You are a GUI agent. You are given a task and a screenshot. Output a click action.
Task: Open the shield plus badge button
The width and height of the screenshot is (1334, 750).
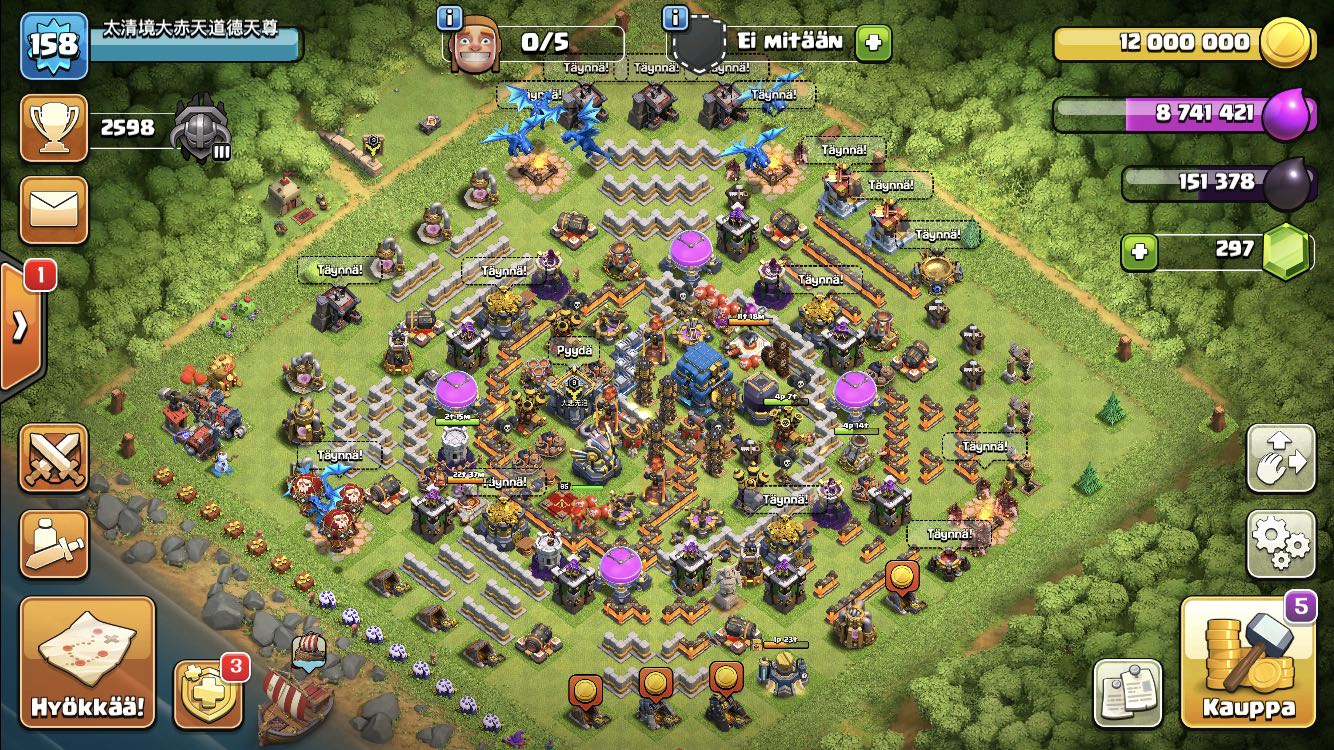pos(206,692)
